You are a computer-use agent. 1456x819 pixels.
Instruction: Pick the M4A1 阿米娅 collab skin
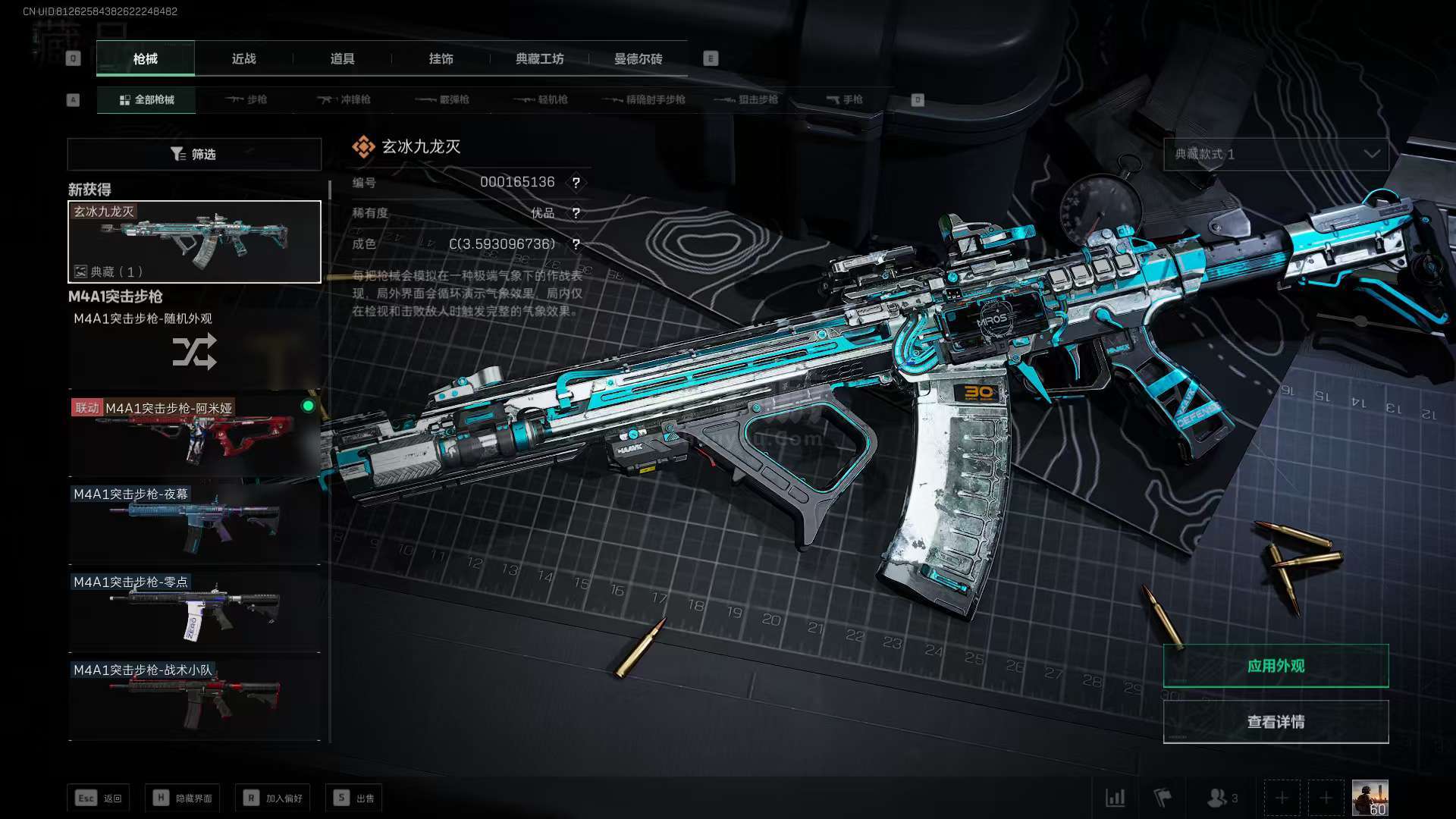point(194,436)
